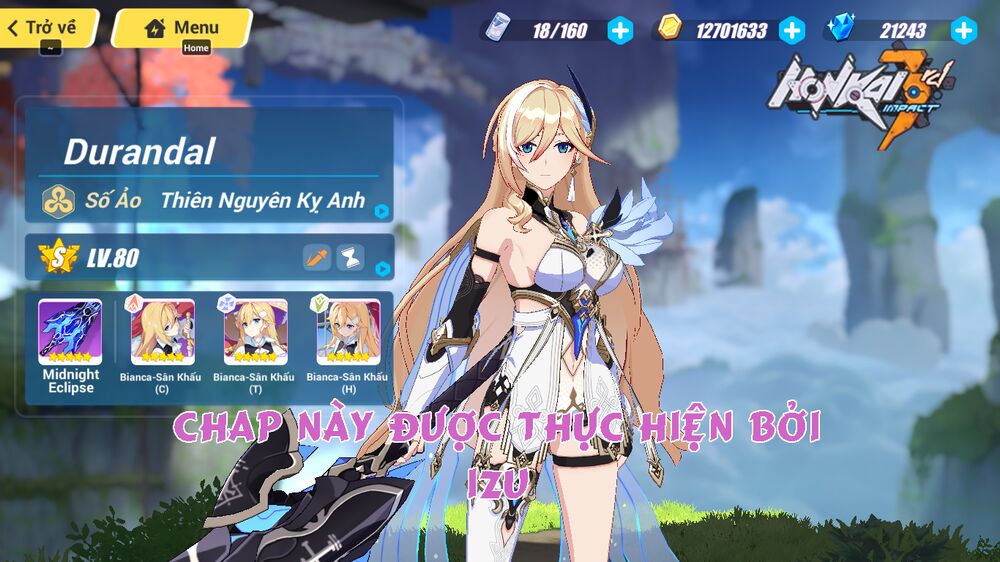Click the Số Ảo type emblem
This screenshot has width=1000, height=562.
coord(58,201)
